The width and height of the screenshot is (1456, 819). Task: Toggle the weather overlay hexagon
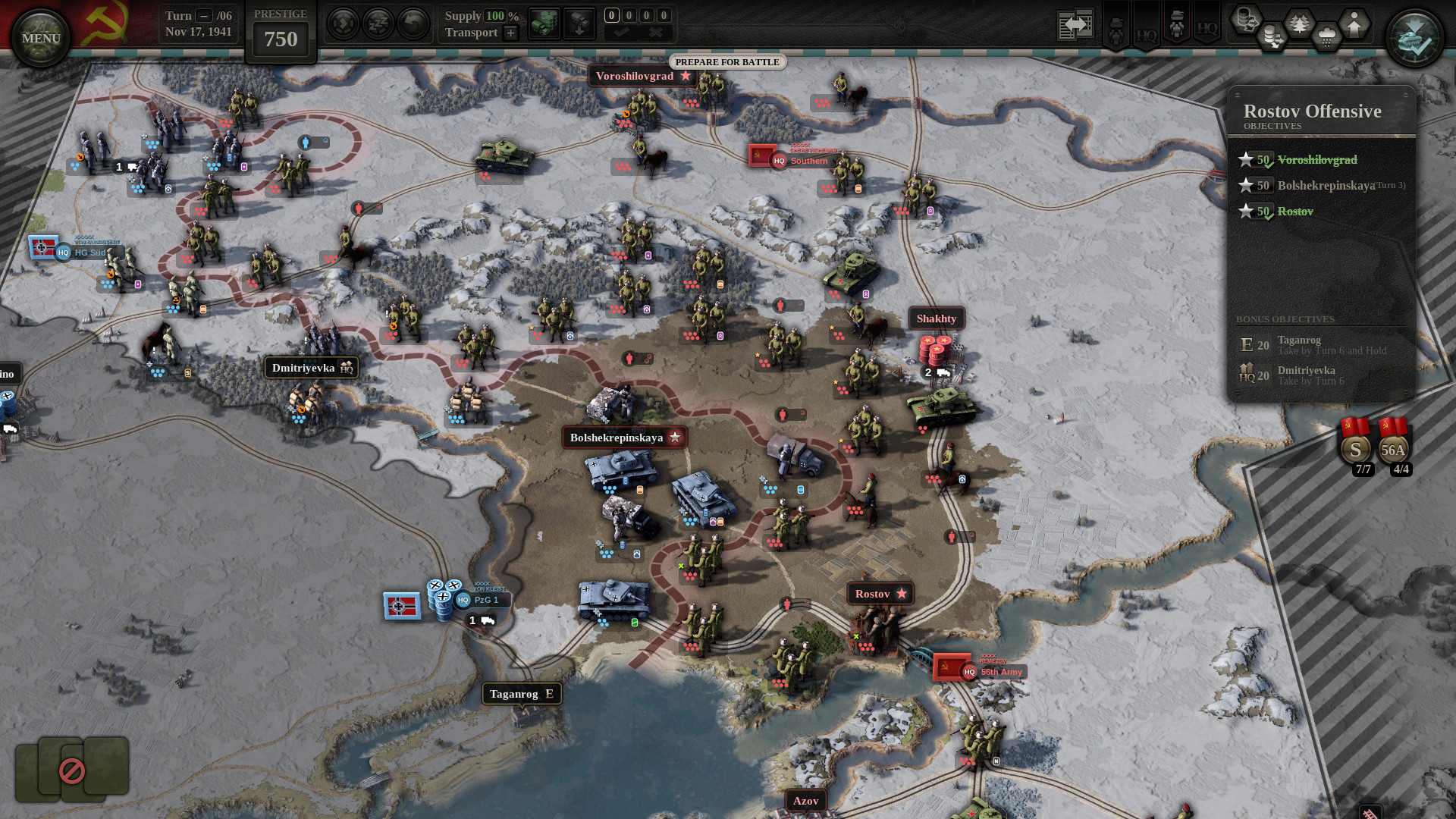(1327, 36)
